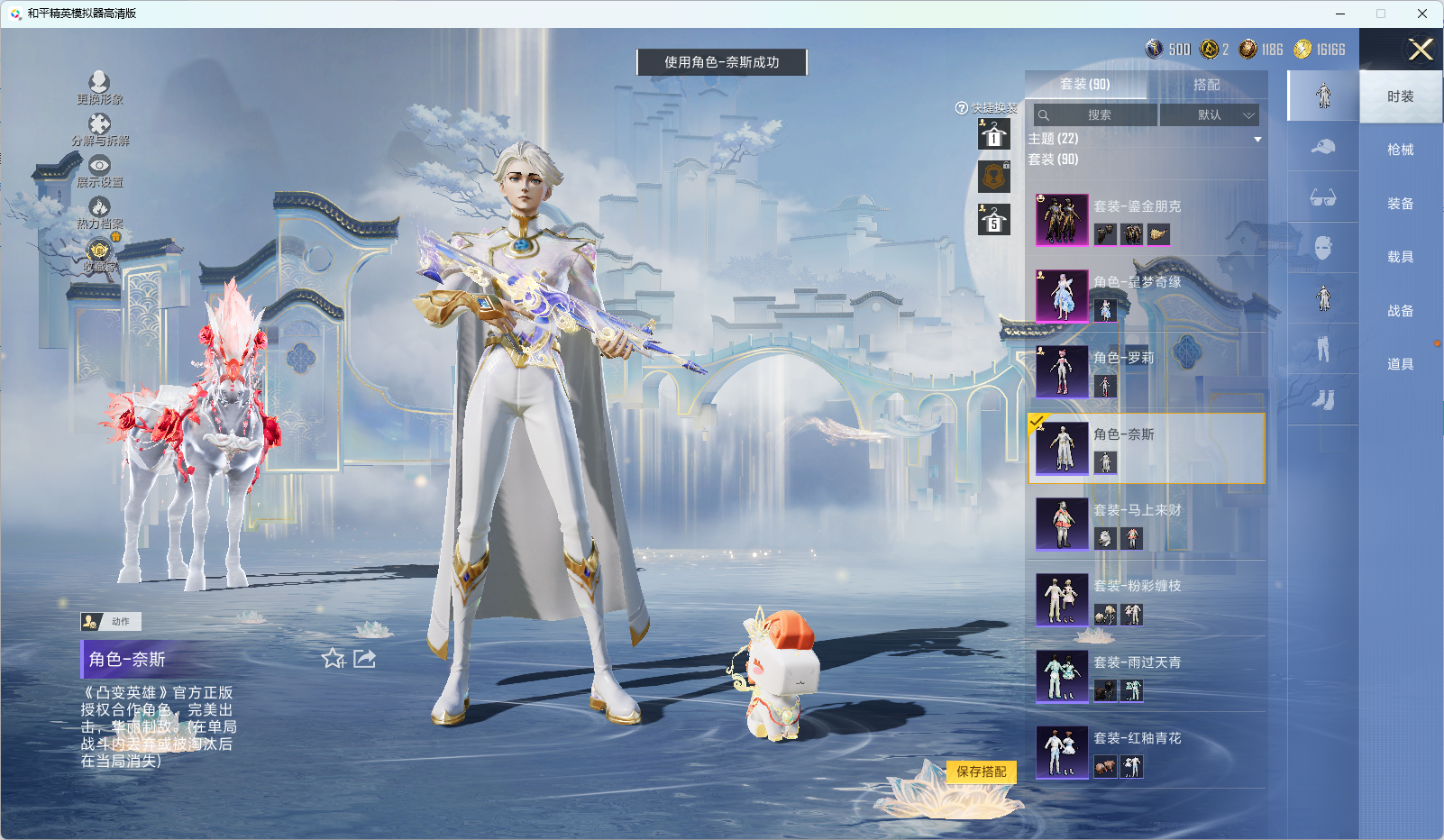Favorite 角色-奈斯 with the star icon

point(334,659)
